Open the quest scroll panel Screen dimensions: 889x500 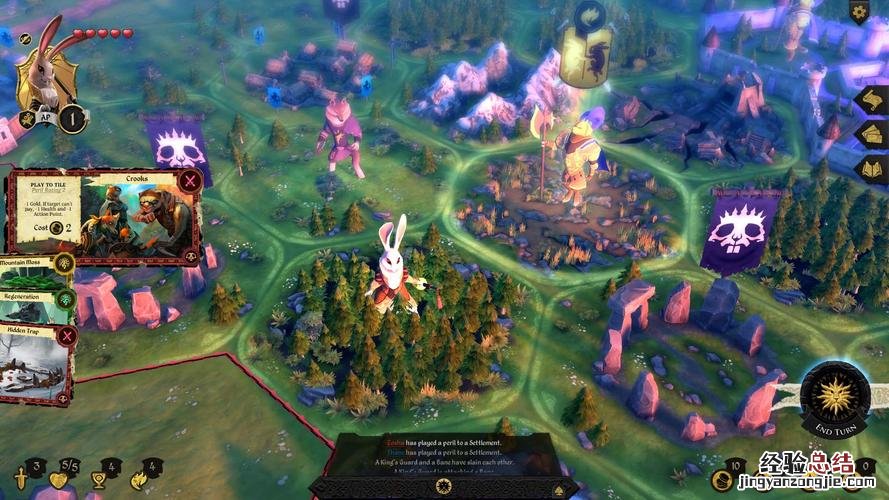click(870, 101)
